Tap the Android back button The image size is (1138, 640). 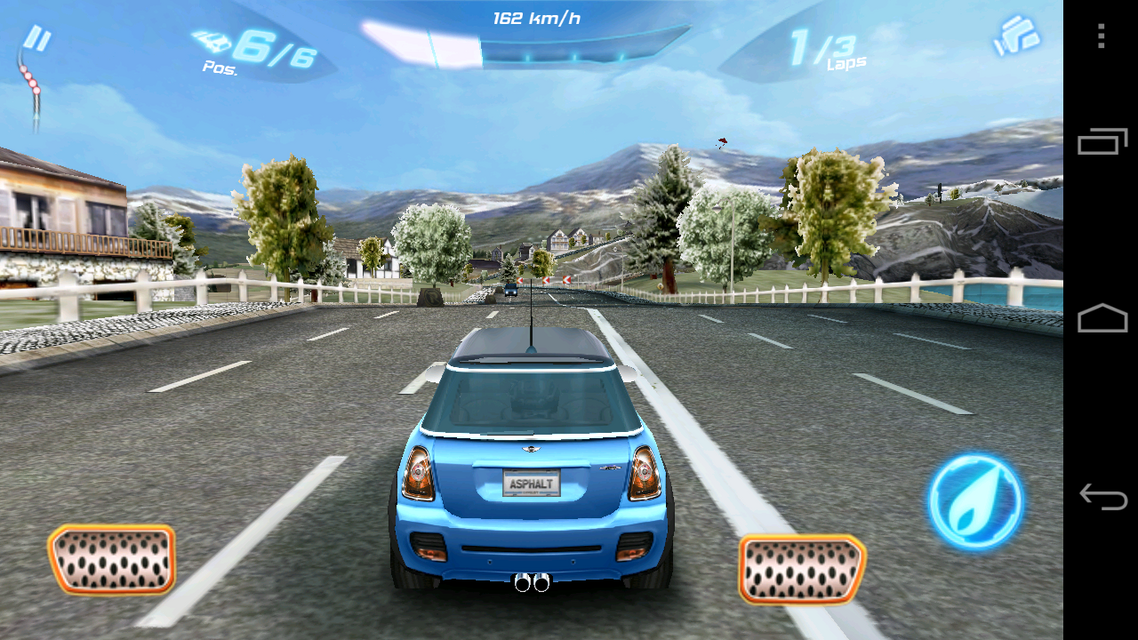[1101, 497]
